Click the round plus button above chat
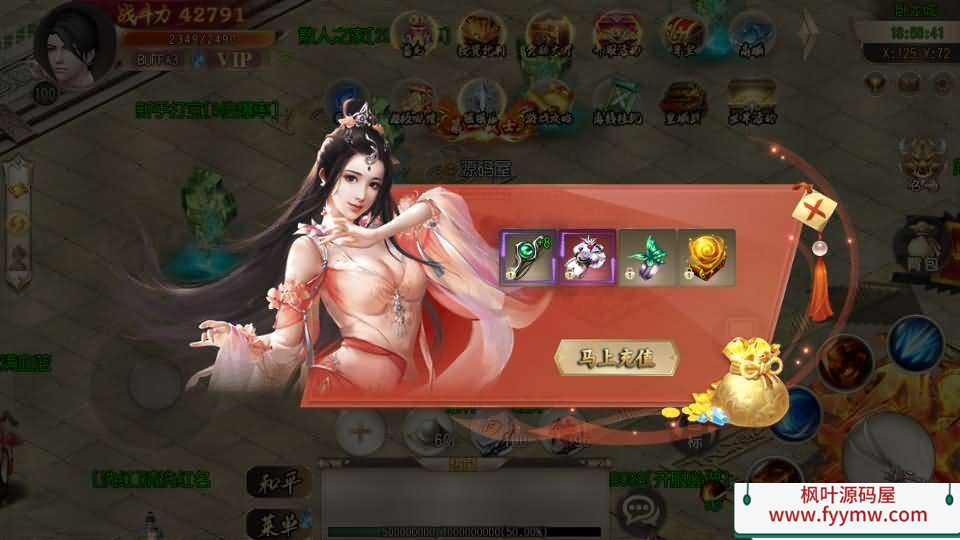This screenshot has height=540, width=960. [x=359, y=430]
